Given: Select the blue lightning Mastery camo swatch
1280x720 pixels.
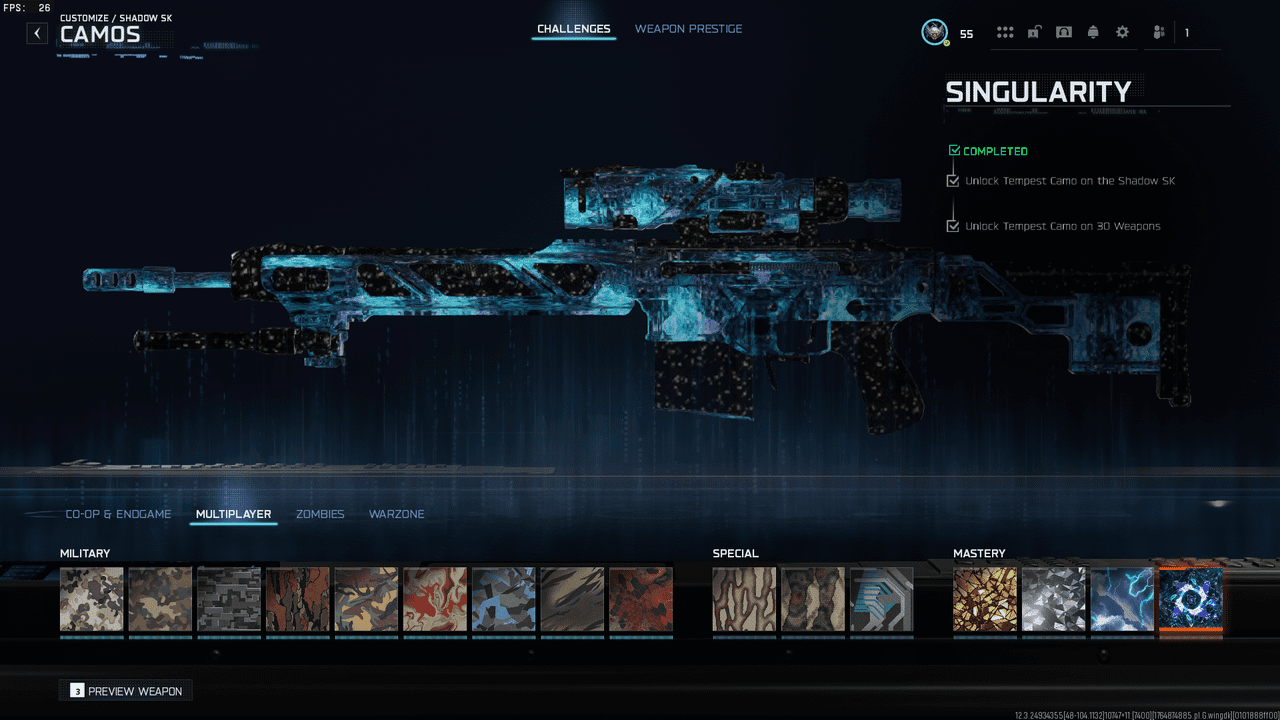Looking at the screenshot, I should point(1122,598).
